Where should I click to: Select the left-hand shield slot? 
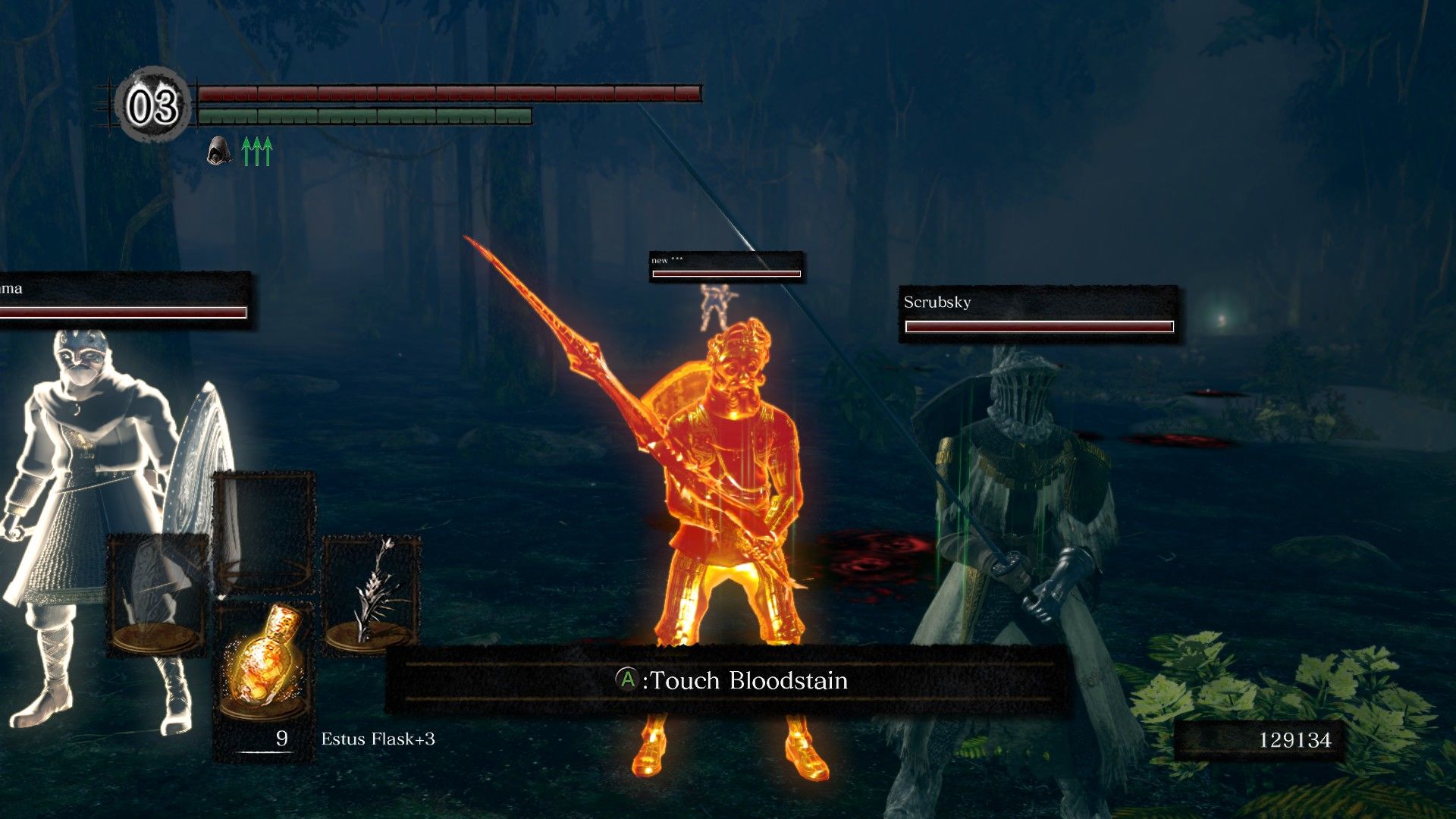(x=158, y=595)
